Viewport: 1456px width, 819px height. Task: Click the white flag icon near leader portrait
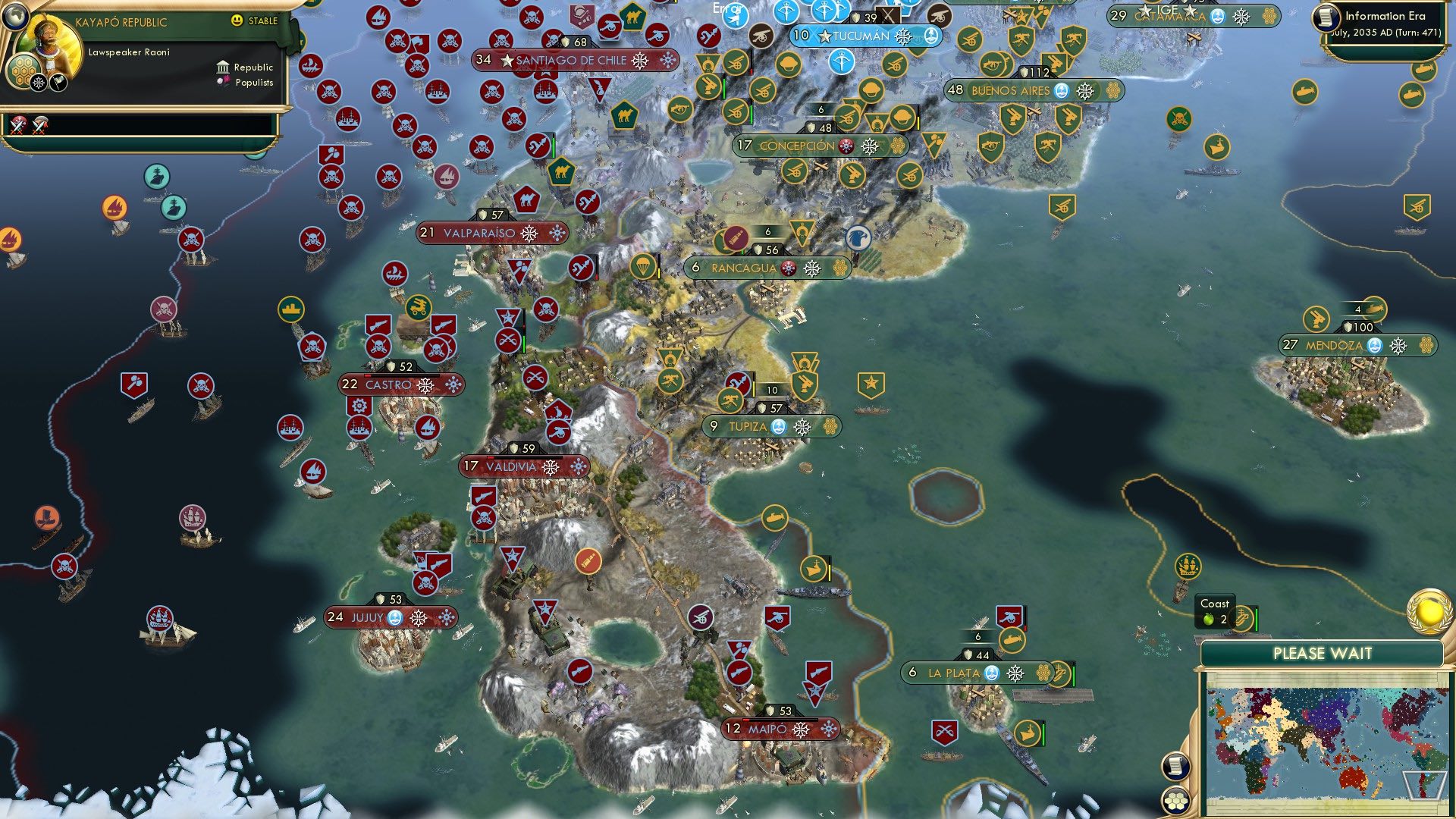tap(58, 83)
